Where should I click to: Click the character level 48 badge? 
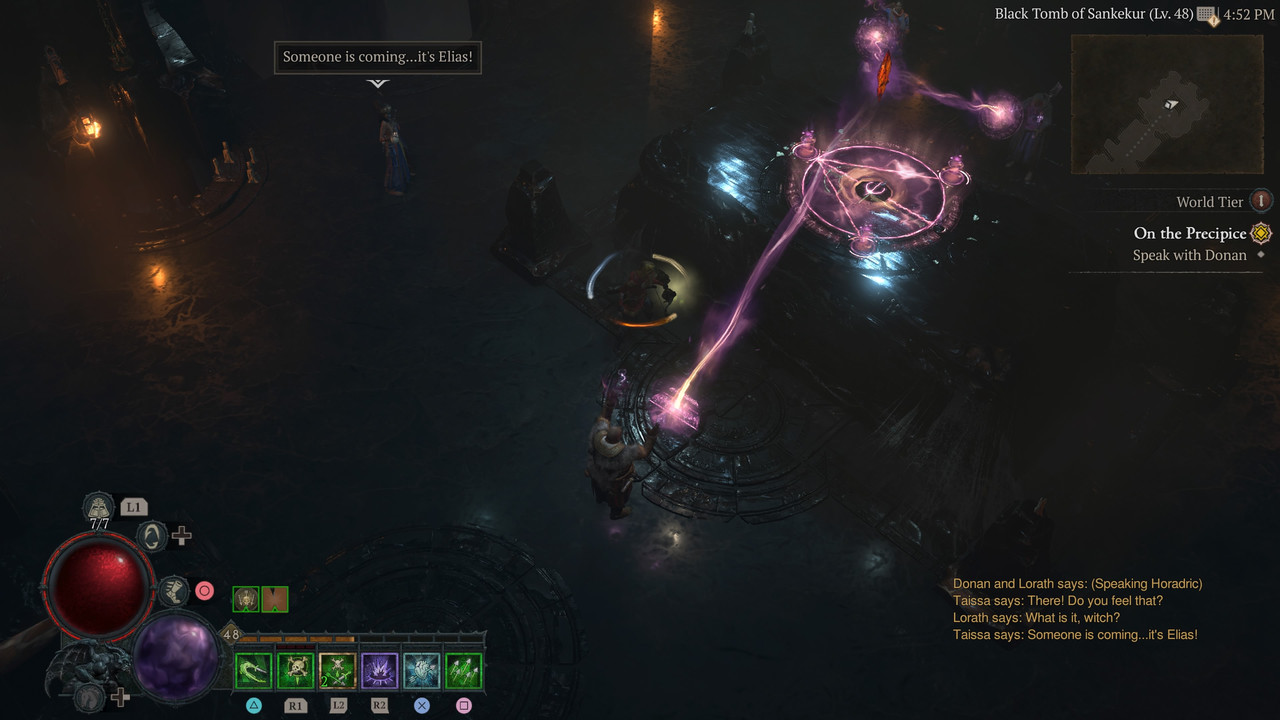[x=231, y=634]
